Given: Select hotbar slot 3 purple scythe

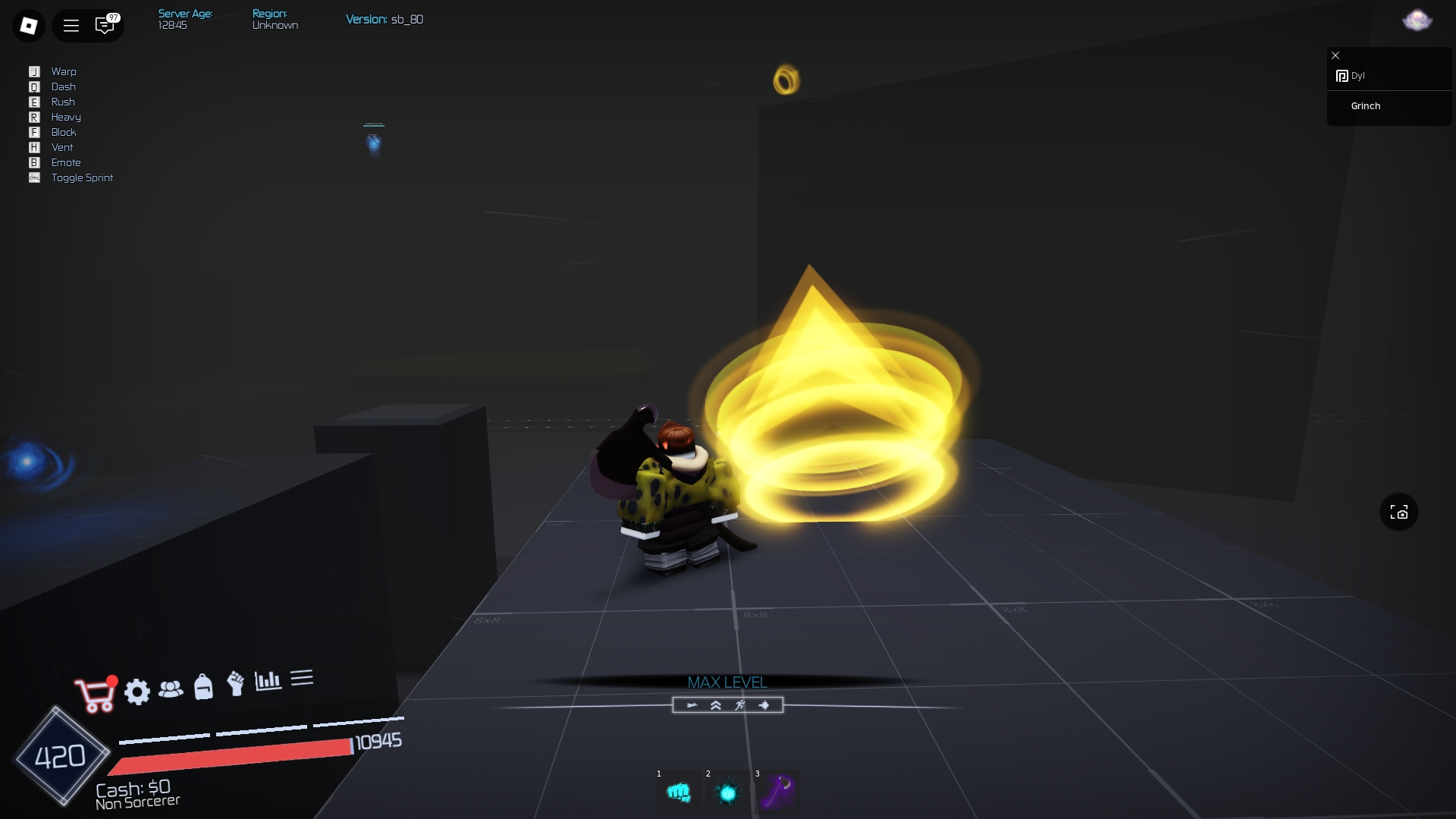Looking at the screenshot, I should point(779,792).
